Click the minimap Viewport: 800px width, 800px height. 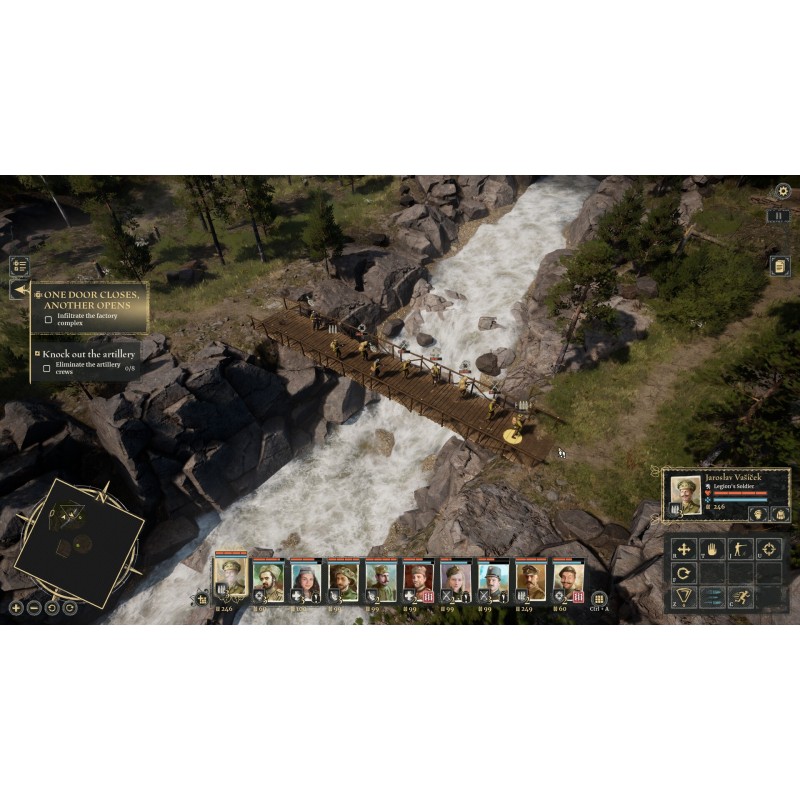point(78,542)
